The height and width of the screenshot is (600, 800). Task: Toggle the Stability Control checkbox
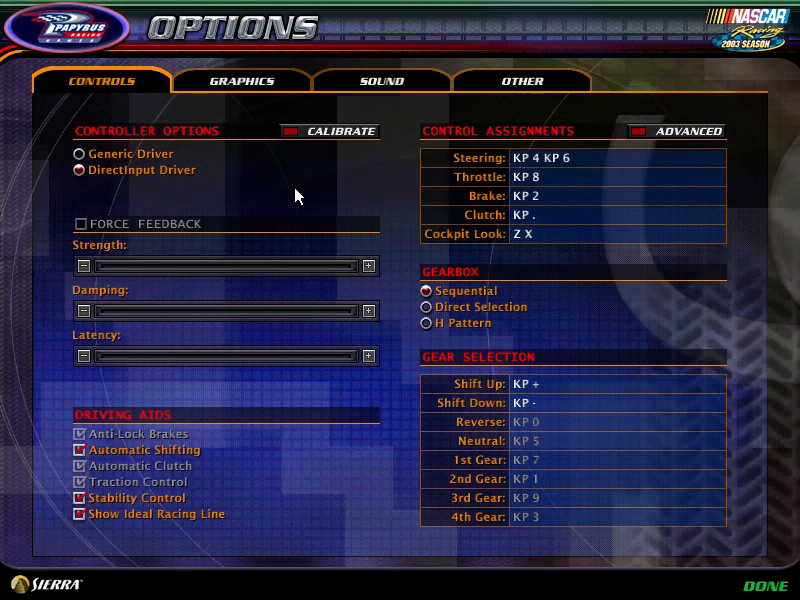(80, 498)
